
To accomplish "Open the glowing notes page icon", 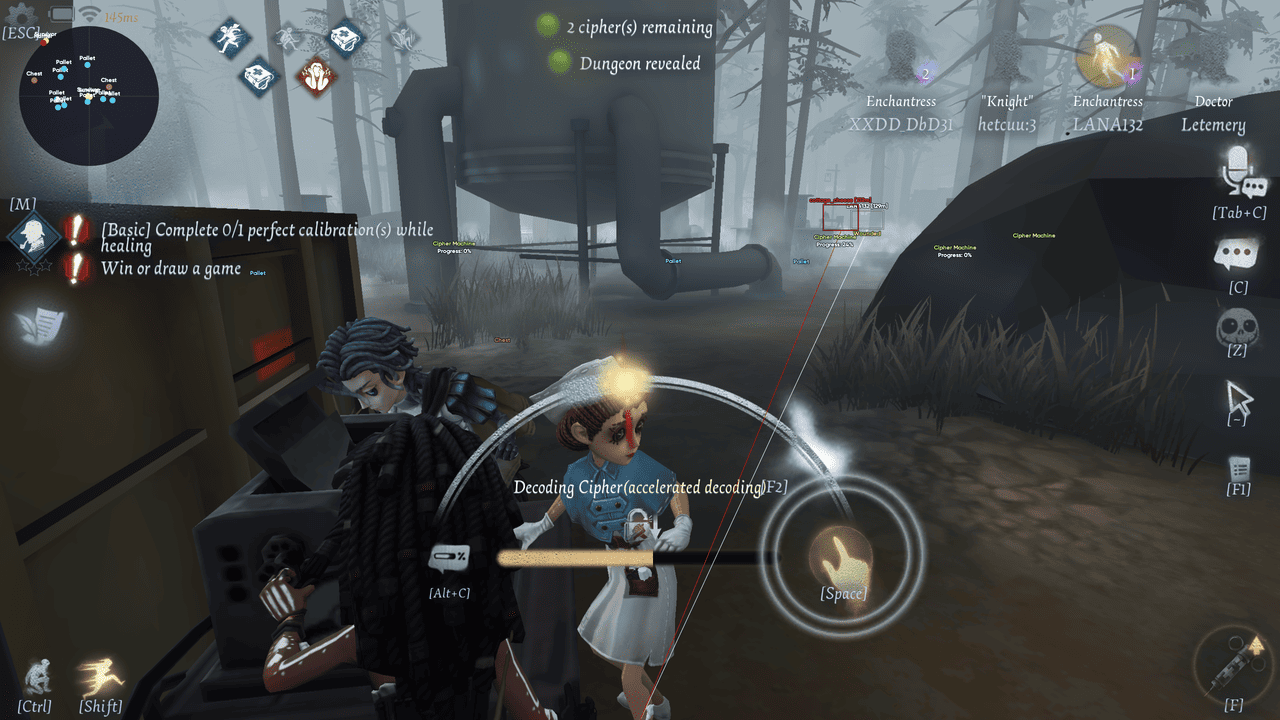I will (40, 324).
